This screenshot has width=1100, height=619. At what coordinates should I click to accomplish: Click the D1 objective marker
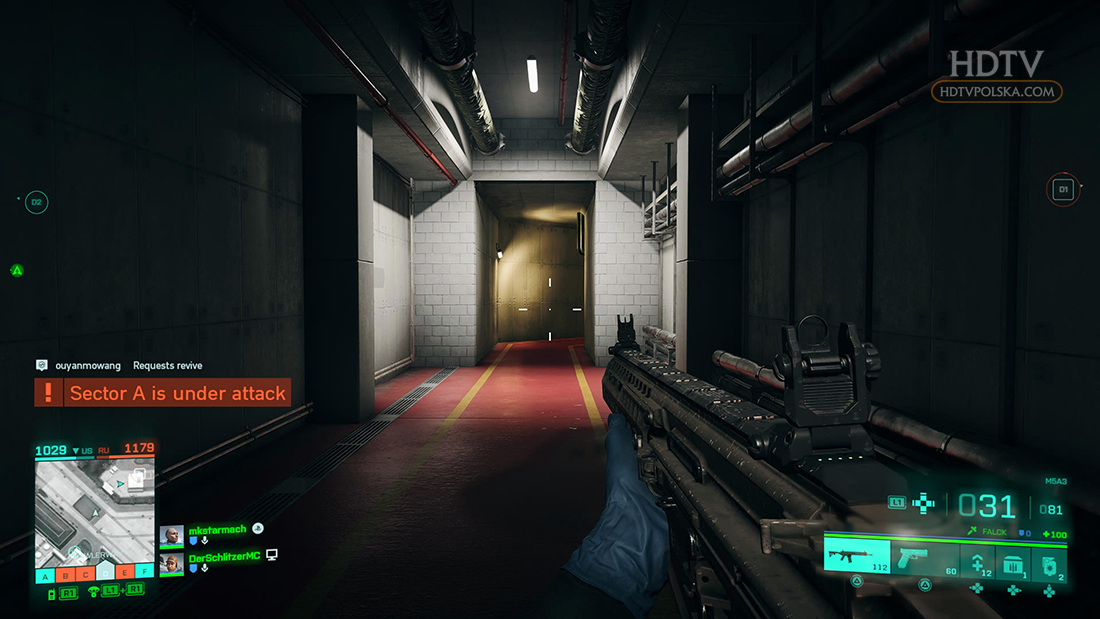click(1063, 188)
